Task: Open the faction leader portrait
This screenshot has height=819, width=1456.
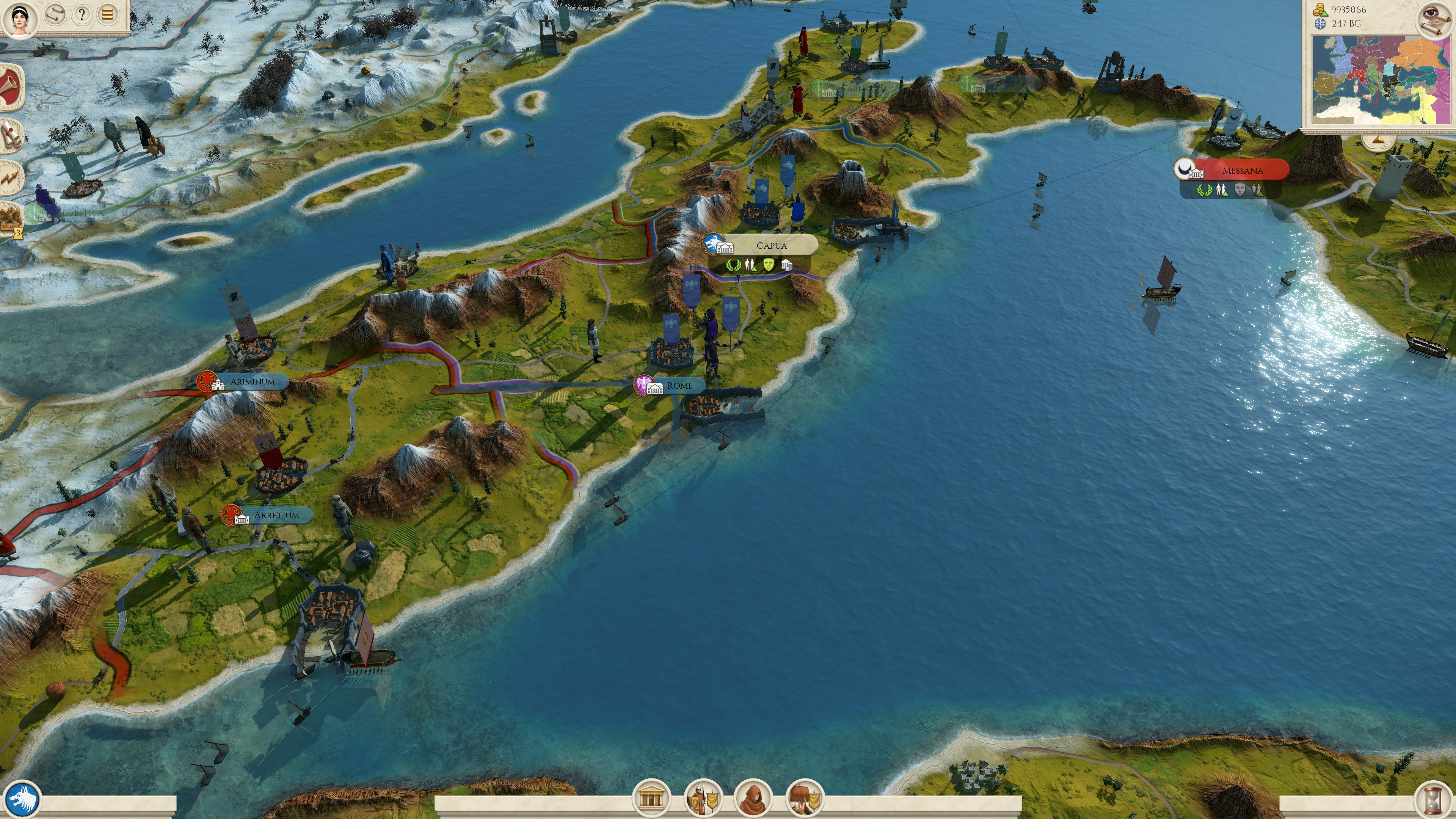Action: (20, 18)
